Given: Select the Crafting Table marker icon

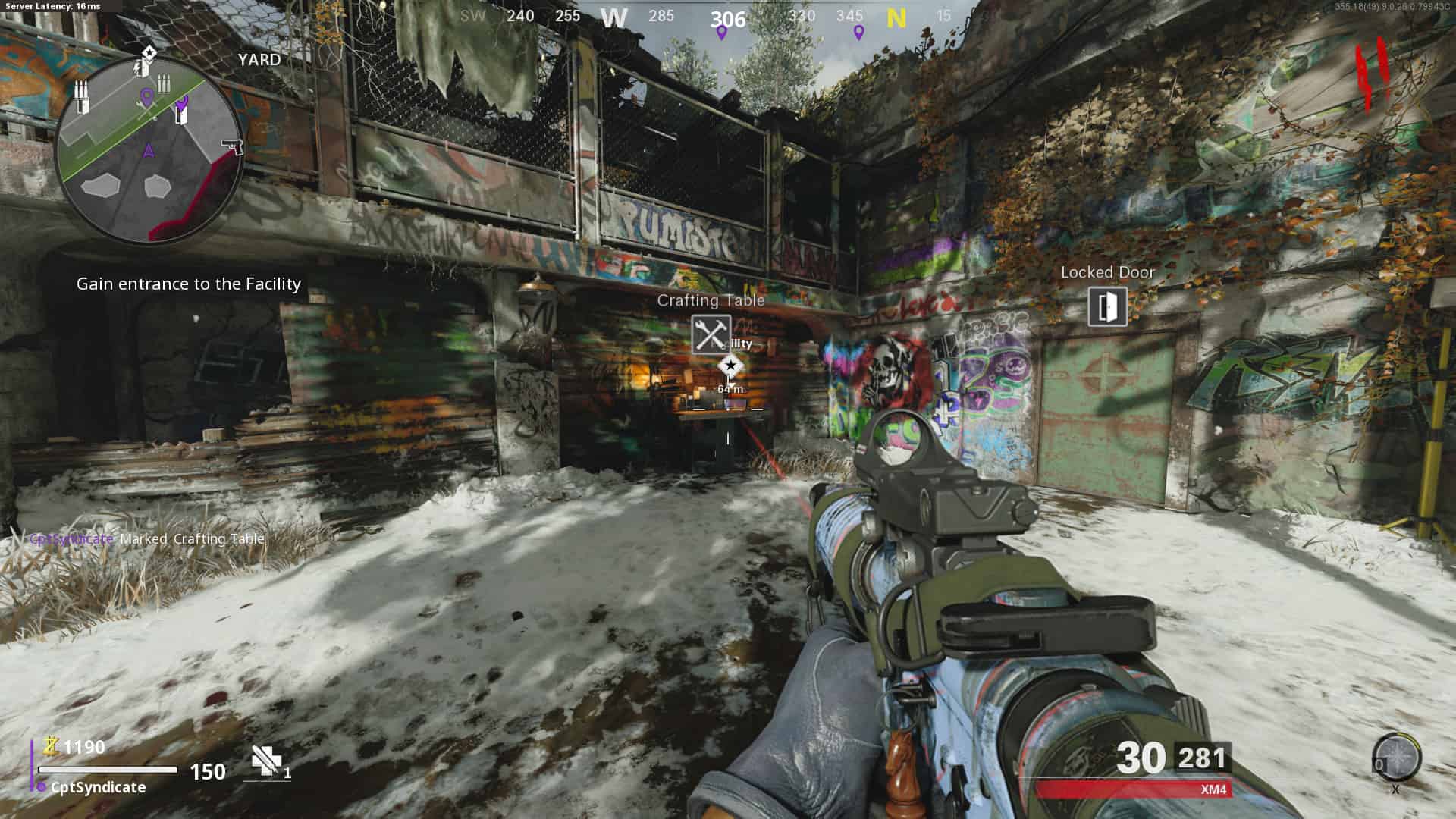Looking at the screenshot, I should (711, 334).
